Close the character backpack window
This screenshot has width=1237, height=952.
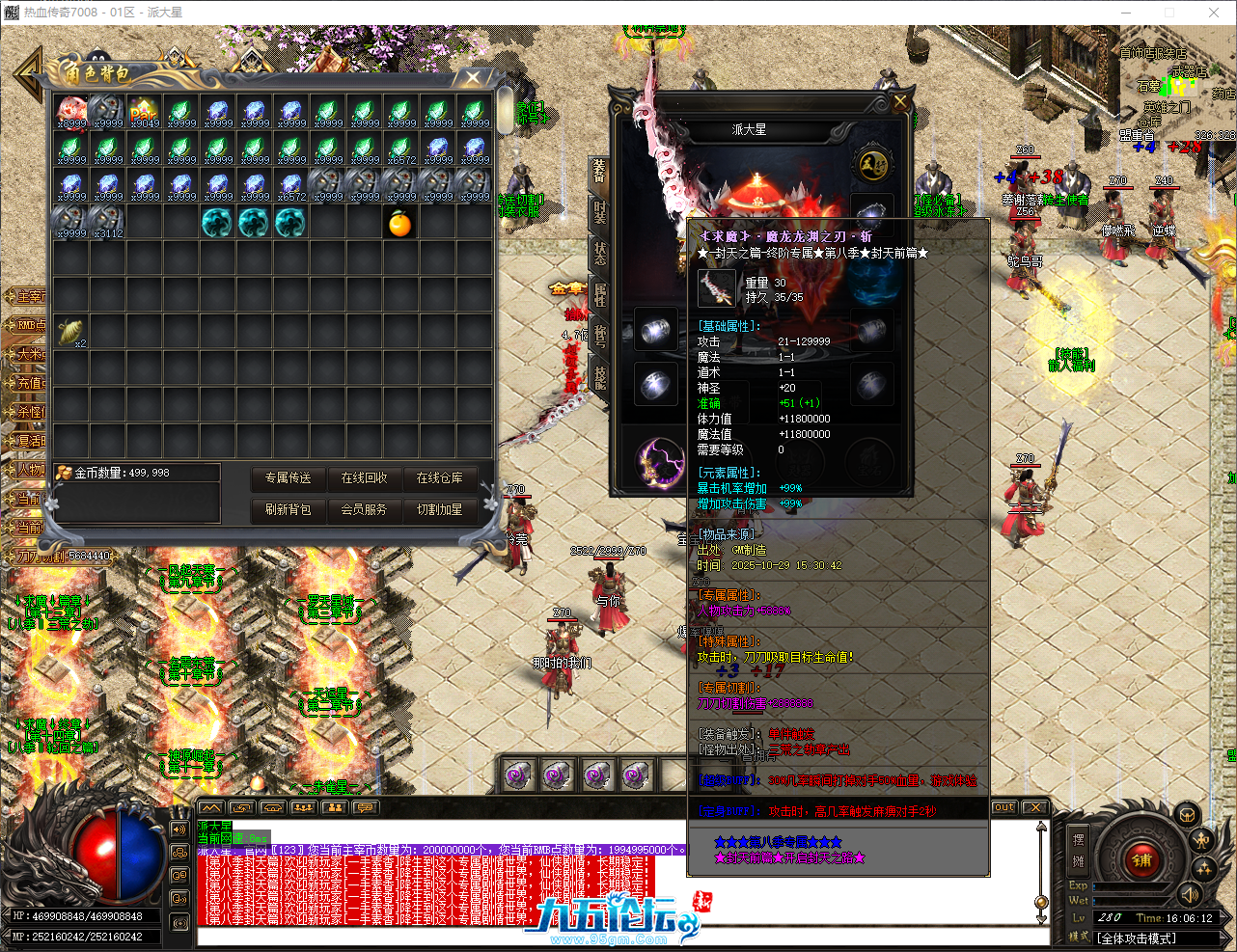click(473, 77)
